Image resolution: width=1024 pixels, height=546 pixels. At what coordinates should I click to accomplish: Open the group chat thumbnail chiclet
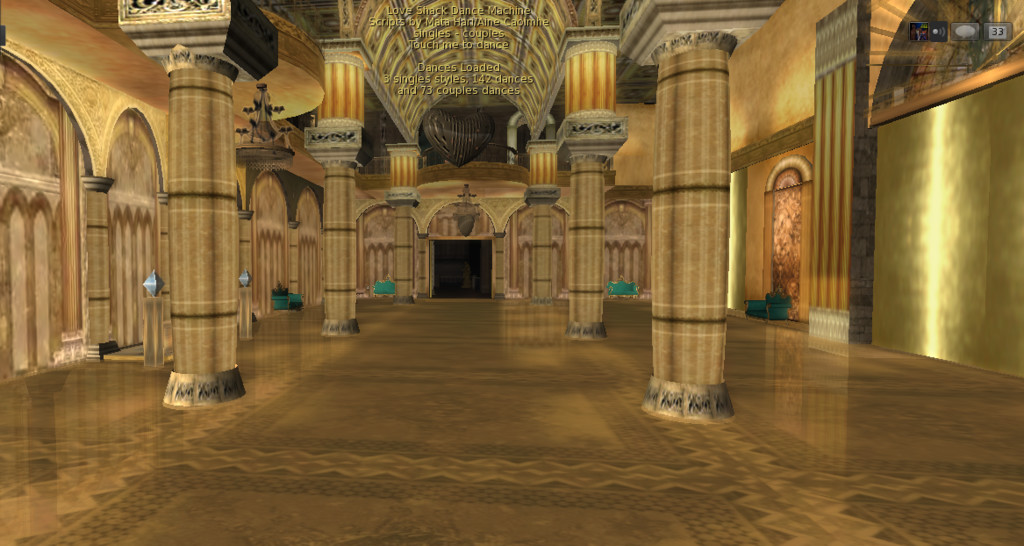click(x=919, y=31)
